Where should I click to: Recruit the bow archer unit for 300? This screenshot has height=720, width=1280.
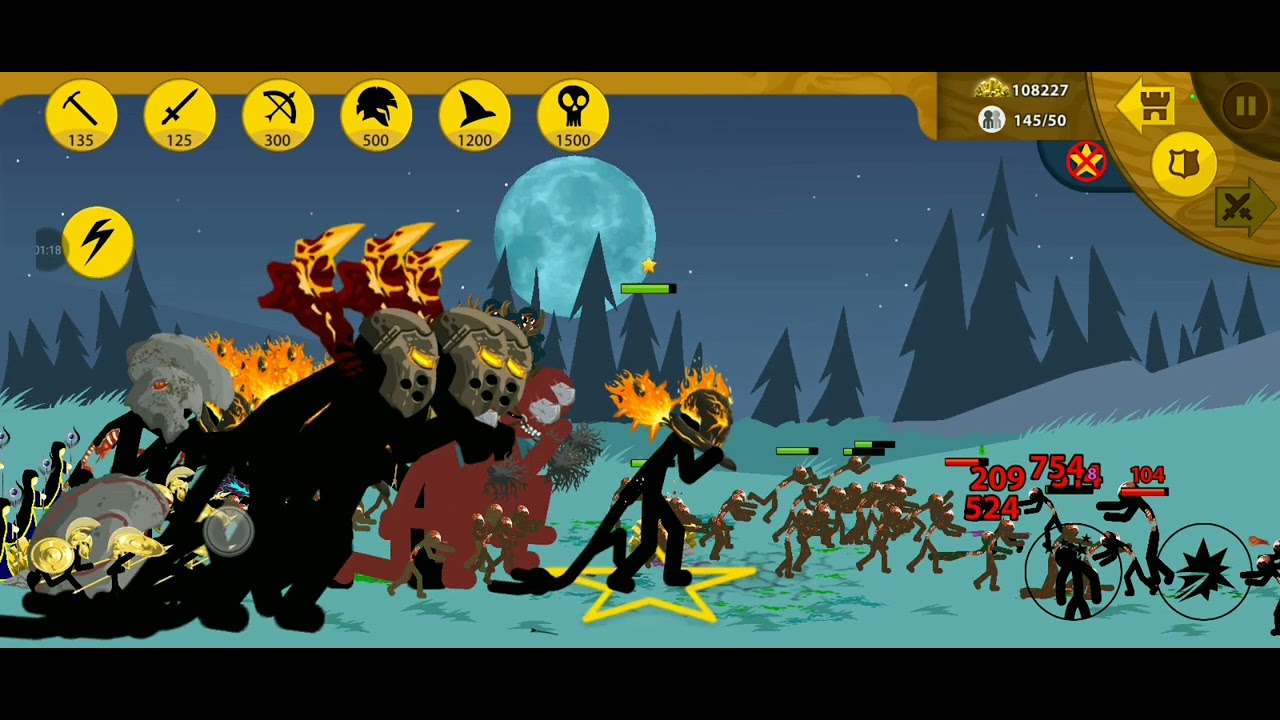pyautogui.click(x=278, y=115)
